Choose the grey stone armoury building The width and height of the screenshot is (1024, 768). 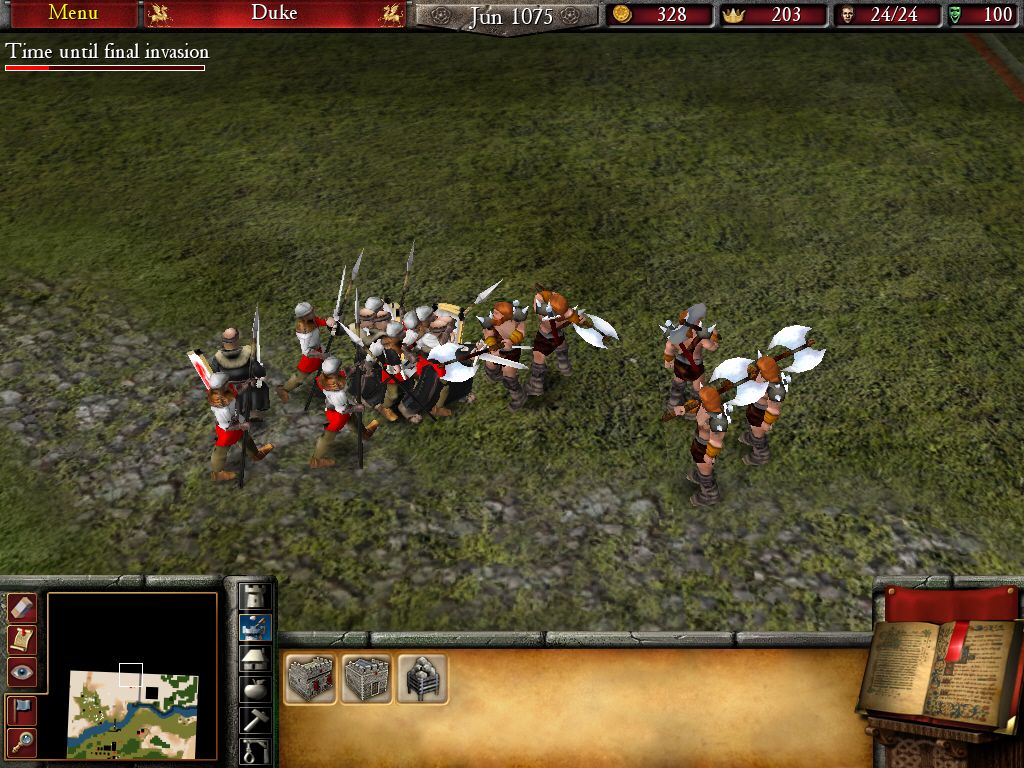366,679
